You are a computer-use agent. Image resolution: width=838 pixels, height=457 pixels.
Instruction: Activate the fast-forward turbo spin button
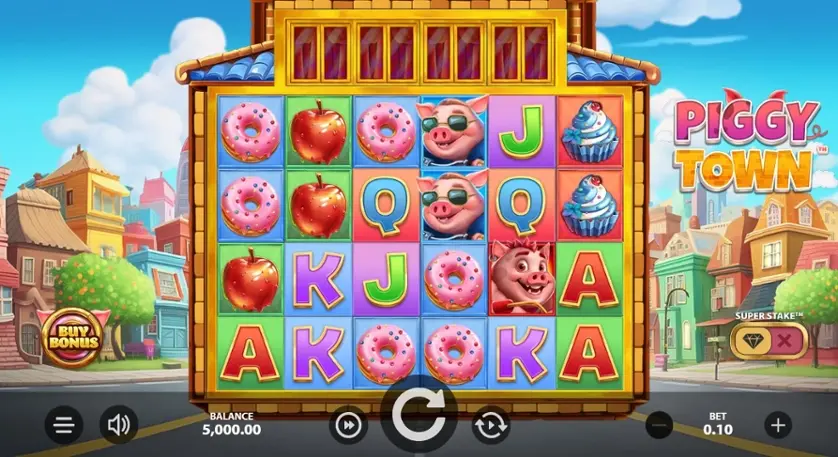coord(347,425)
